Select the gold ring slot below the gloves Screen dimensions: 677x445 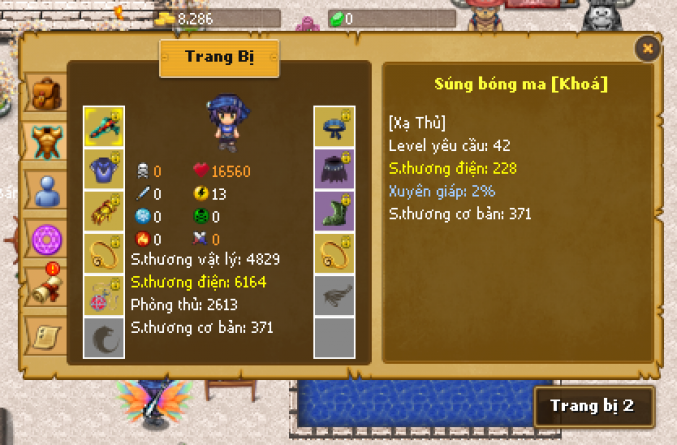point(104,253)
